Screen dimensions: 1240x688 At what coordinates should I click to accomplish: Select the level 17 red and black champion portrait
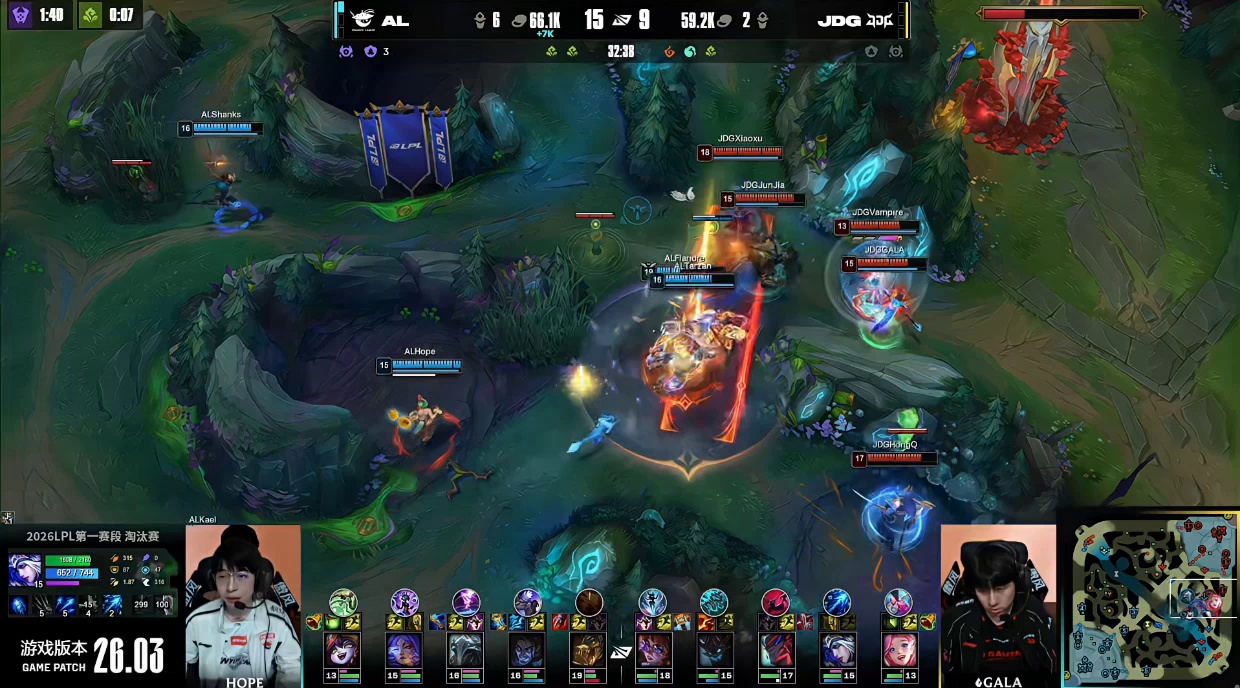coord(775,650)
